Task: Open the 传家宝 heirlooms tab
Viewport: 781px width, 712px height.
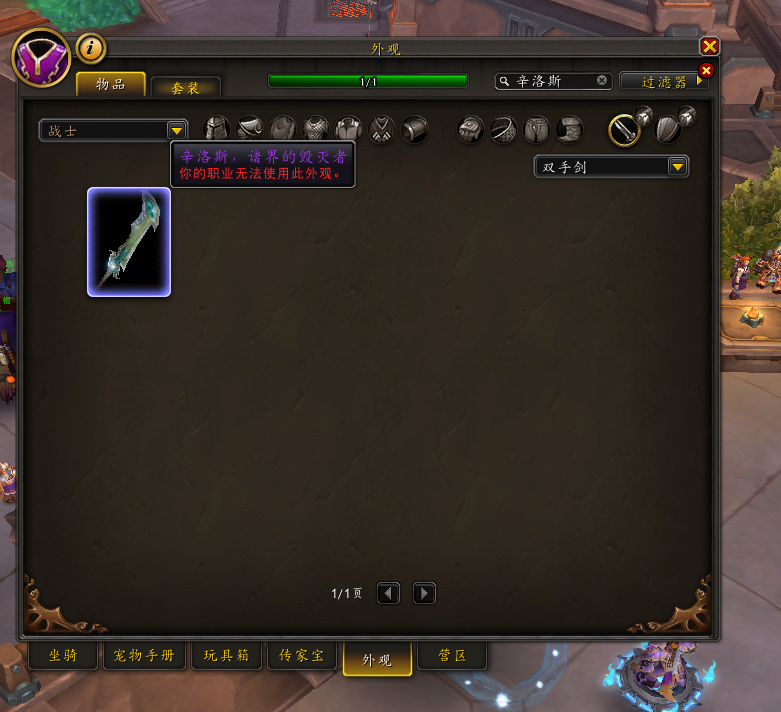Action: (x=301, y=657)
